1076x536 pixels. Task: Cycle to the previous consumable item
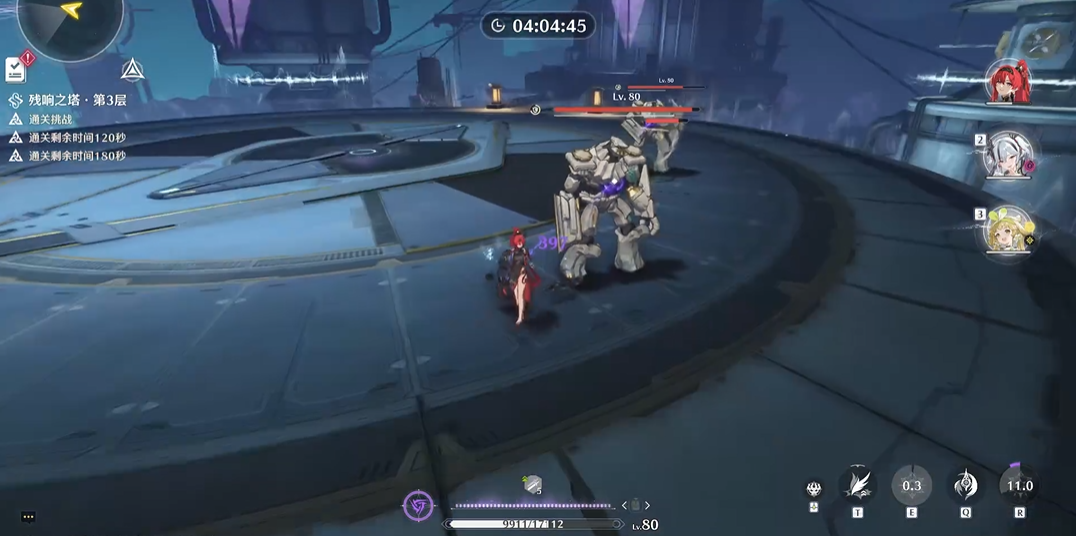click(x=624, y=506)
